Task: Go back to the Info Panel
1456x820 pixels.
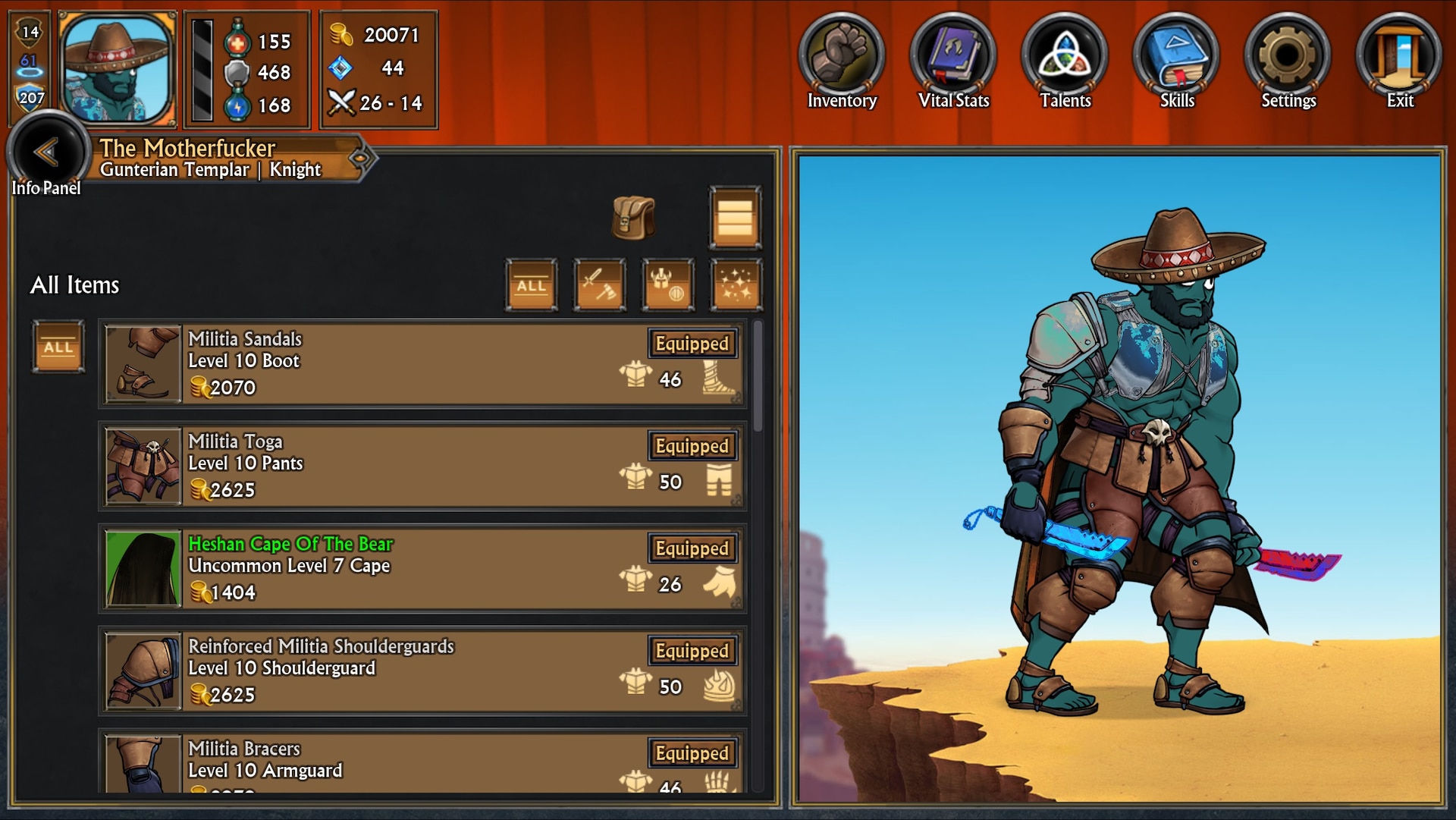Action: pyautogui.click(x=47, y=155)
